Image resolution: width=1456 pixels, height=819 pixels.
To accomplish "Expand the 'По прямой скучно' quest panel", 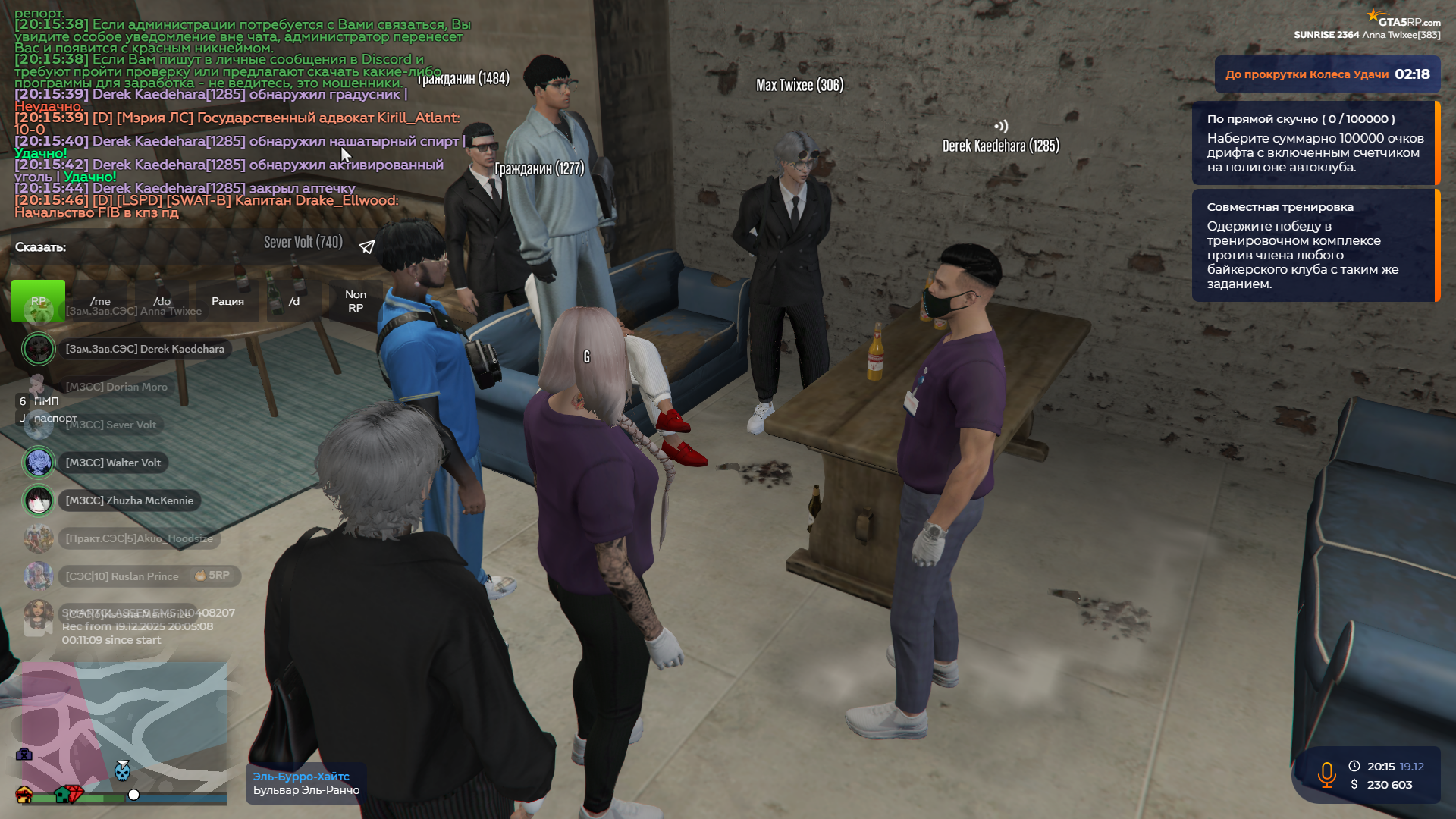I will pyautogui.click(x=1314, y=144).
